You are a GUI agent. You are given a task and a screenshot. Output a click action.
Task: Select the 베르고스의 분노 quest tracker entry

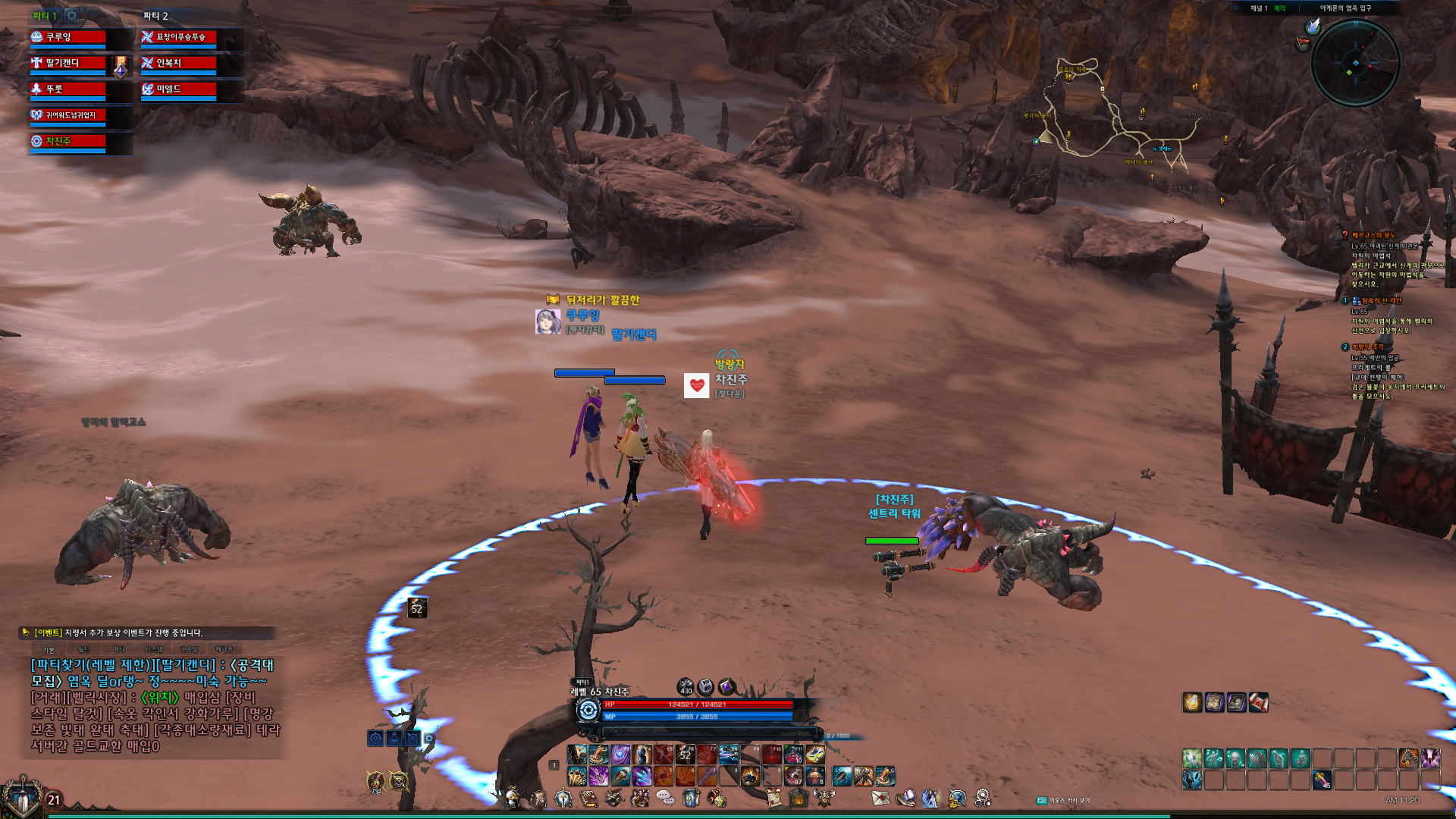coord(1373,236)
